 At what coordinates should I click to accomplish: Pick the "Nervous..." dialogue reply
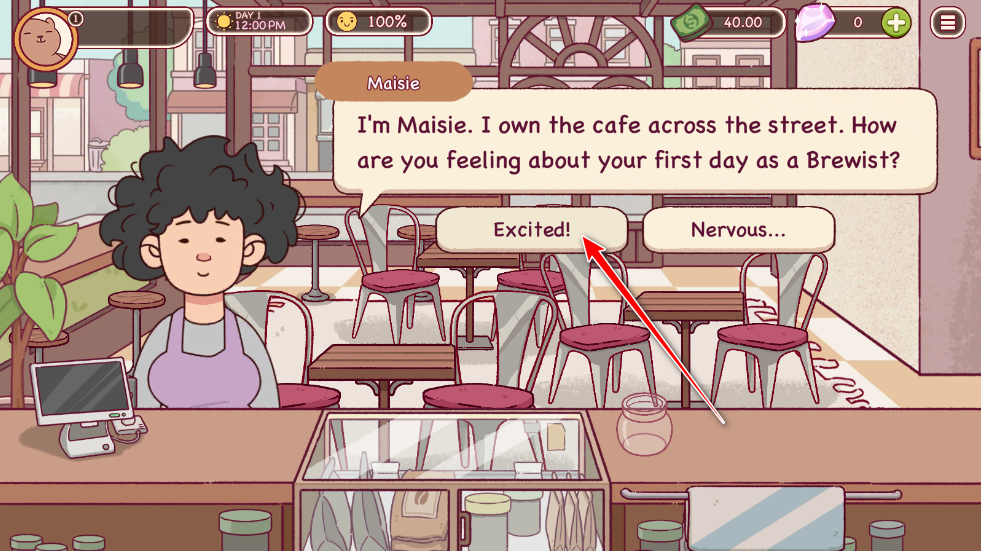coord(738,229)
